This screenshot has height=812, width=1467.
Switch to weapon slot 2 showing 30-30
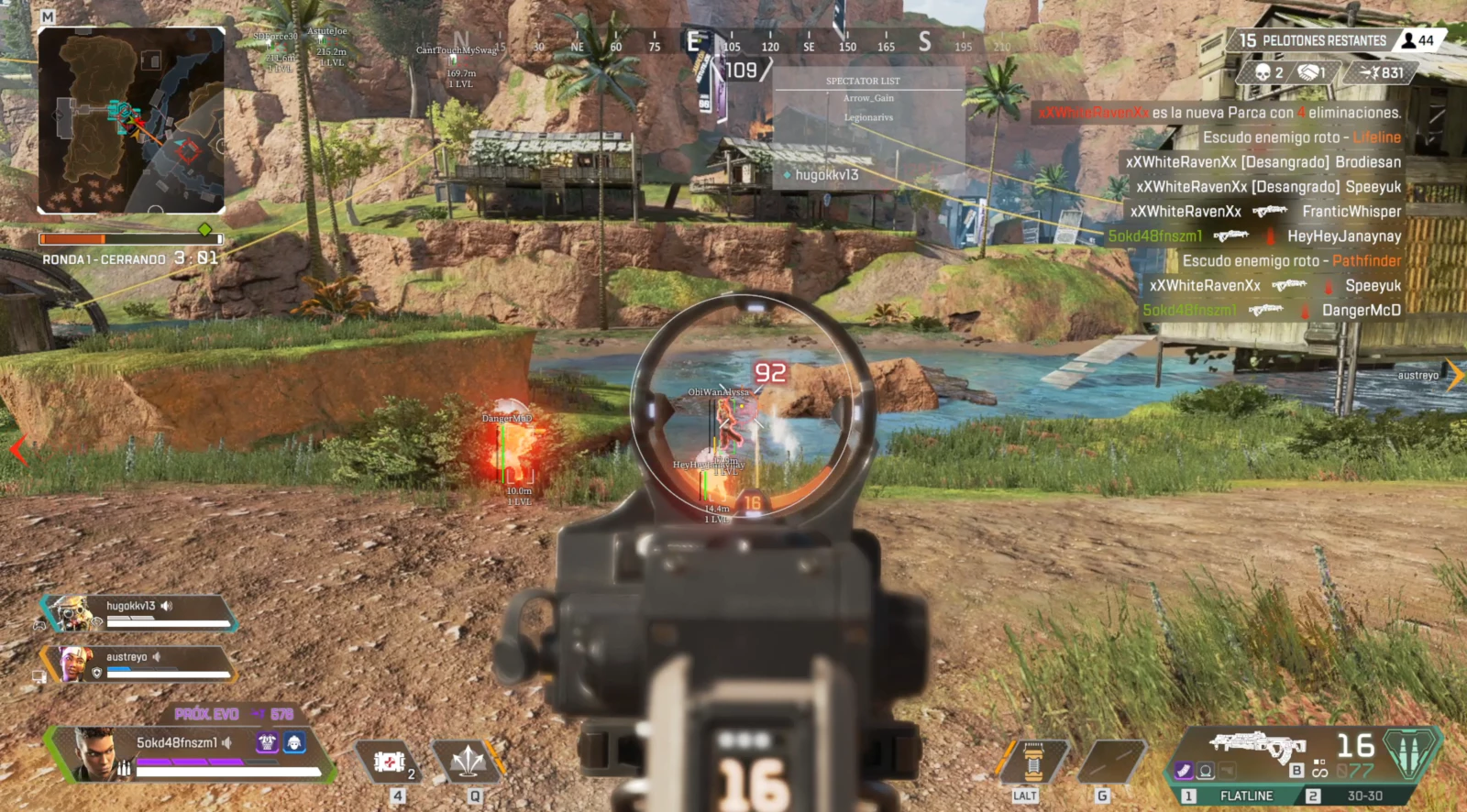[x=1364, y=795]
